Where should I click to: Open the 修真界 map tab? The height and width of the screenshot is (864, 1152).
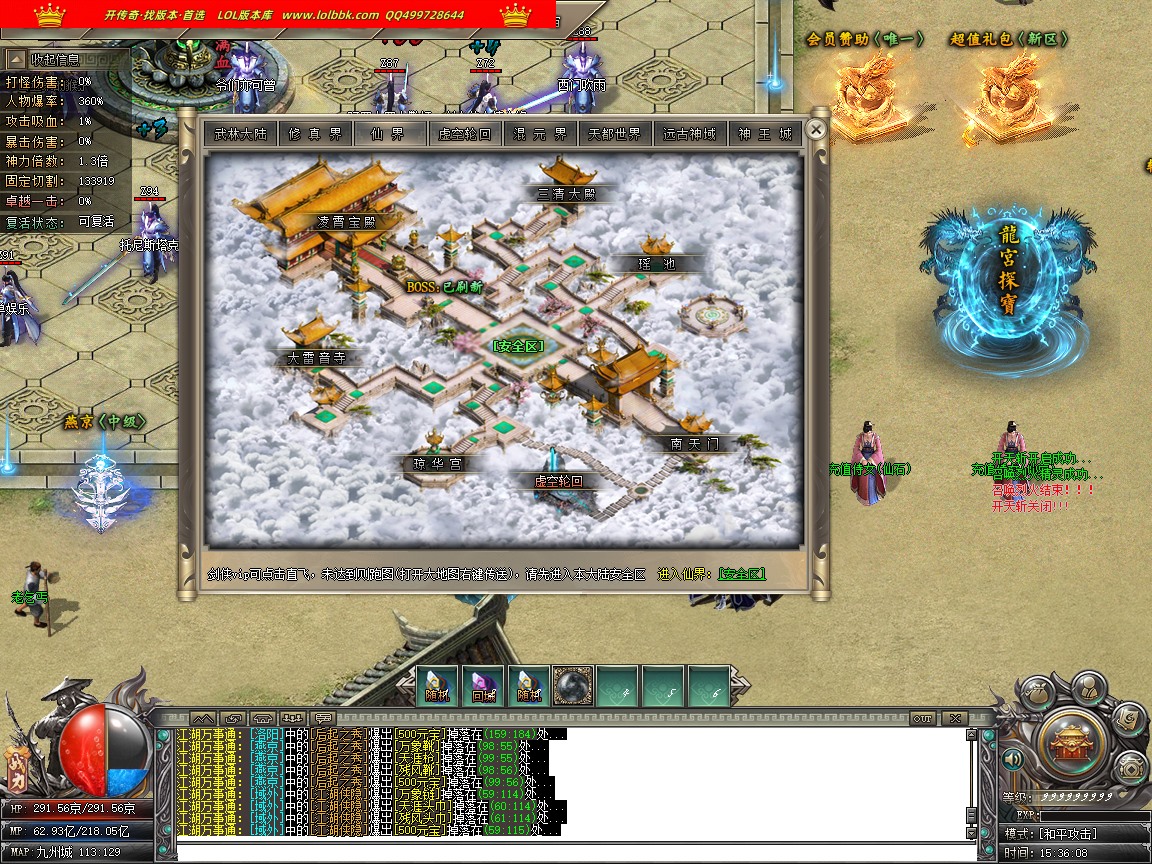click(x=315, y=134)
